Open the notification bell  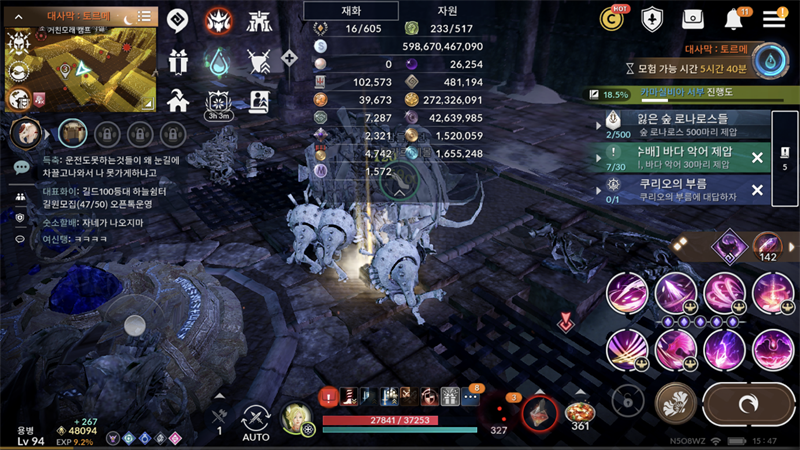pos(735,19)
